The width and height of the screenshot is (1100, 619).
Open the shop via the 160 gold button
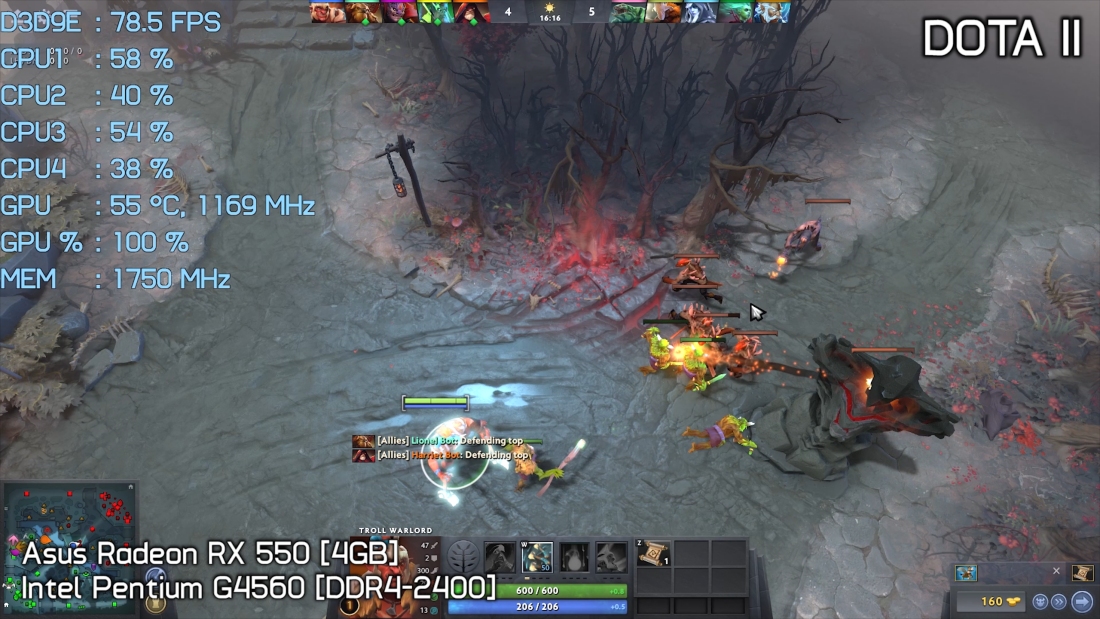990,601
